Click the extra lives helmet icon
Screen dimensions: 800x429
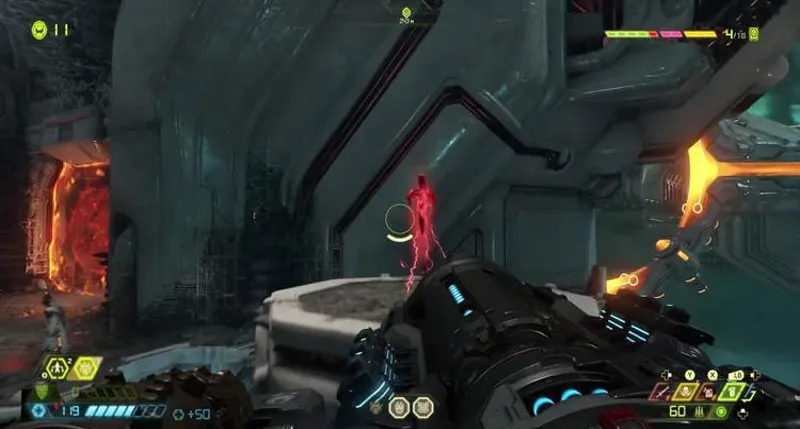pos(39,29)
